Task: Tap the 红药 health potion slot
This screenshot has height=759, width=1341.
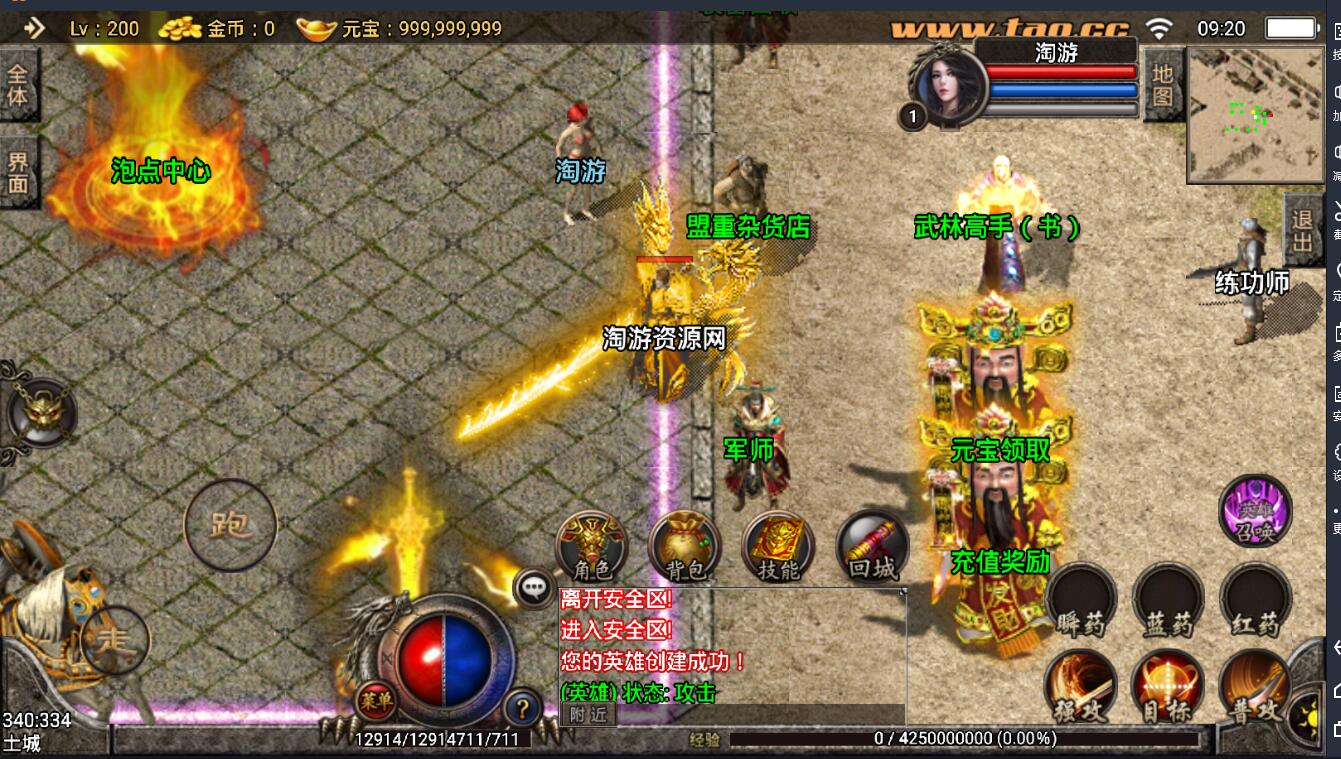Action: click(1255, 600)
